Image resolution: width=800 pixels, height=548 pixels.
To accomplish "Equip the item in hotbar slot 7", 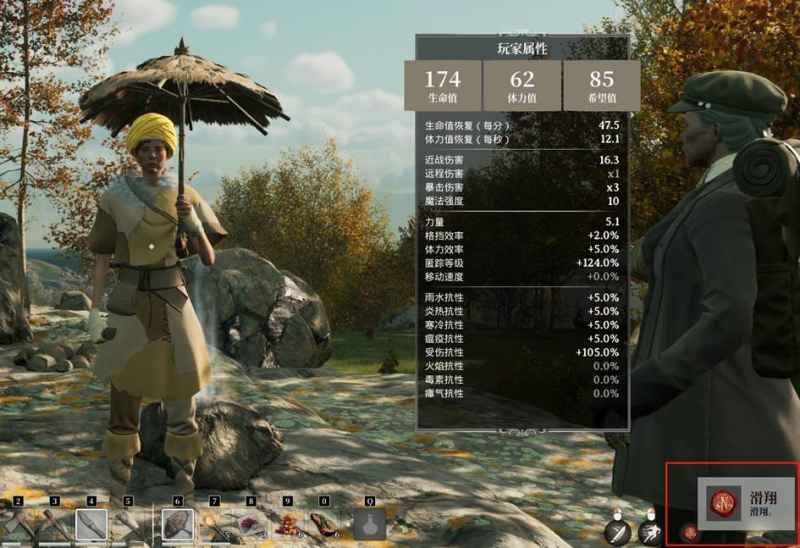I will pos(215,524).
